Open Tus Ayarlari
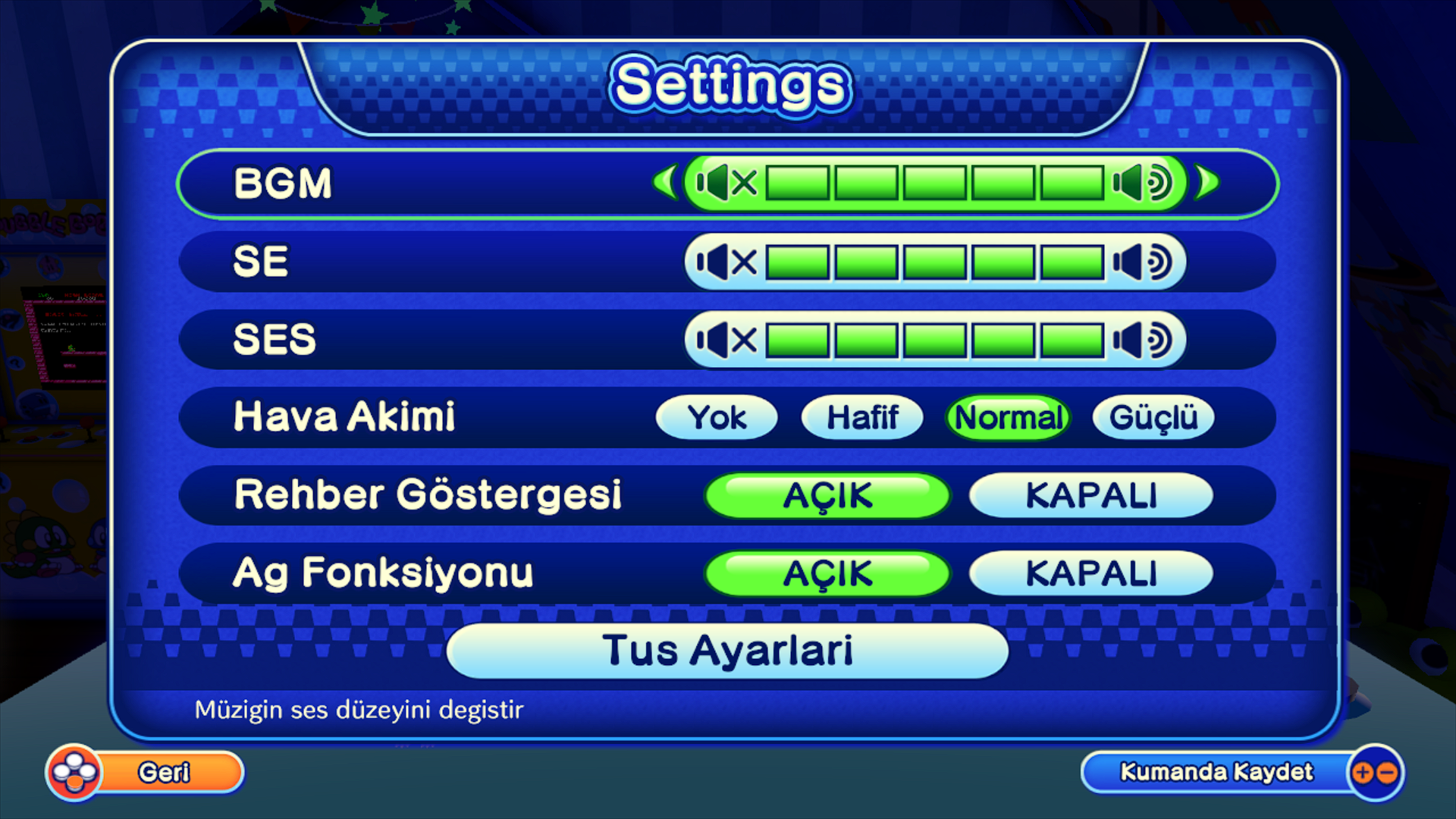Screen dimensions: 1456x819 pyautogui.click(x=726, y=650)
